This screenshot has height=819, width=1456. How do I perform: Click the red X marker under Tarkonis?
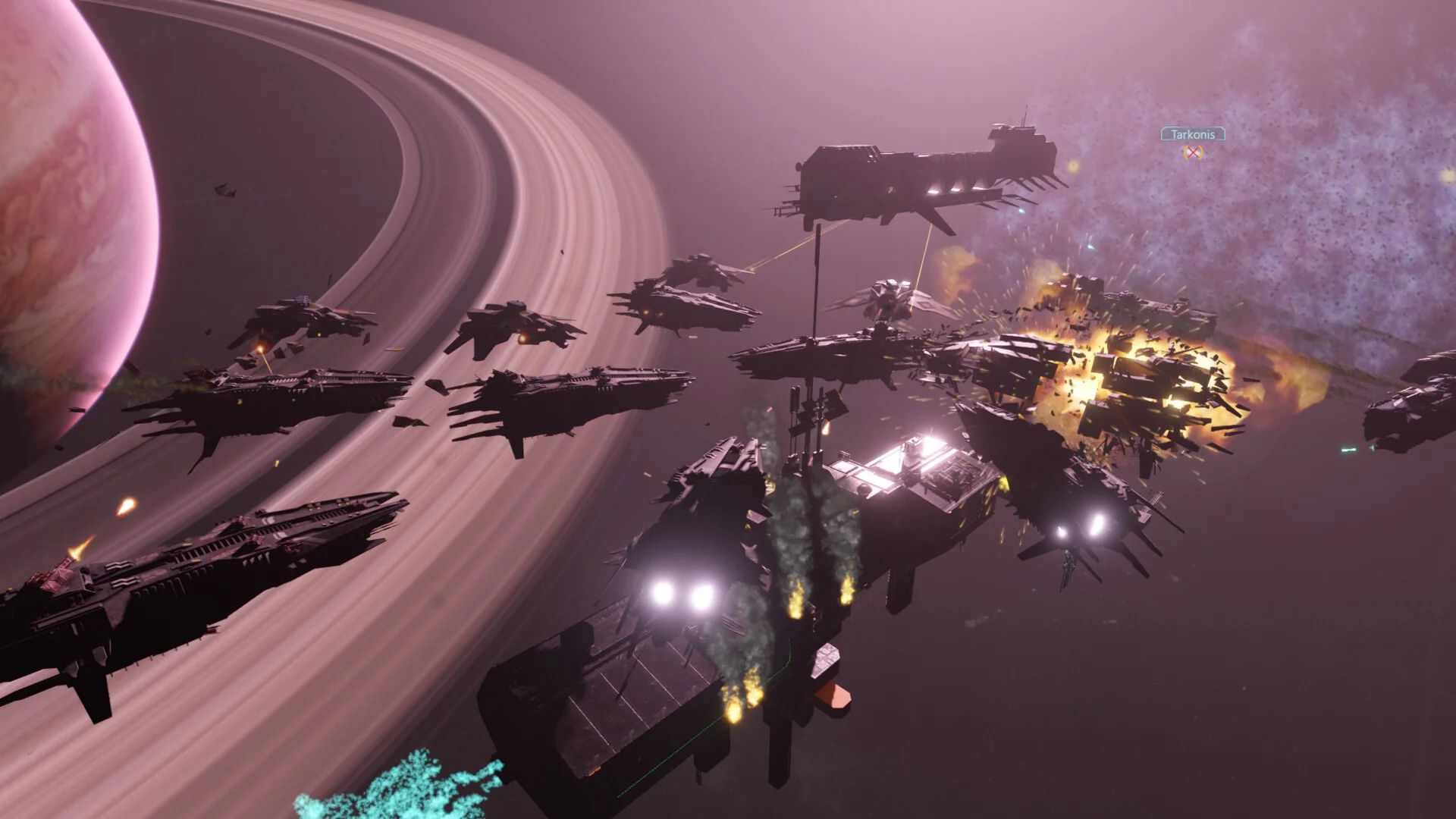[x=1194, y=152]
